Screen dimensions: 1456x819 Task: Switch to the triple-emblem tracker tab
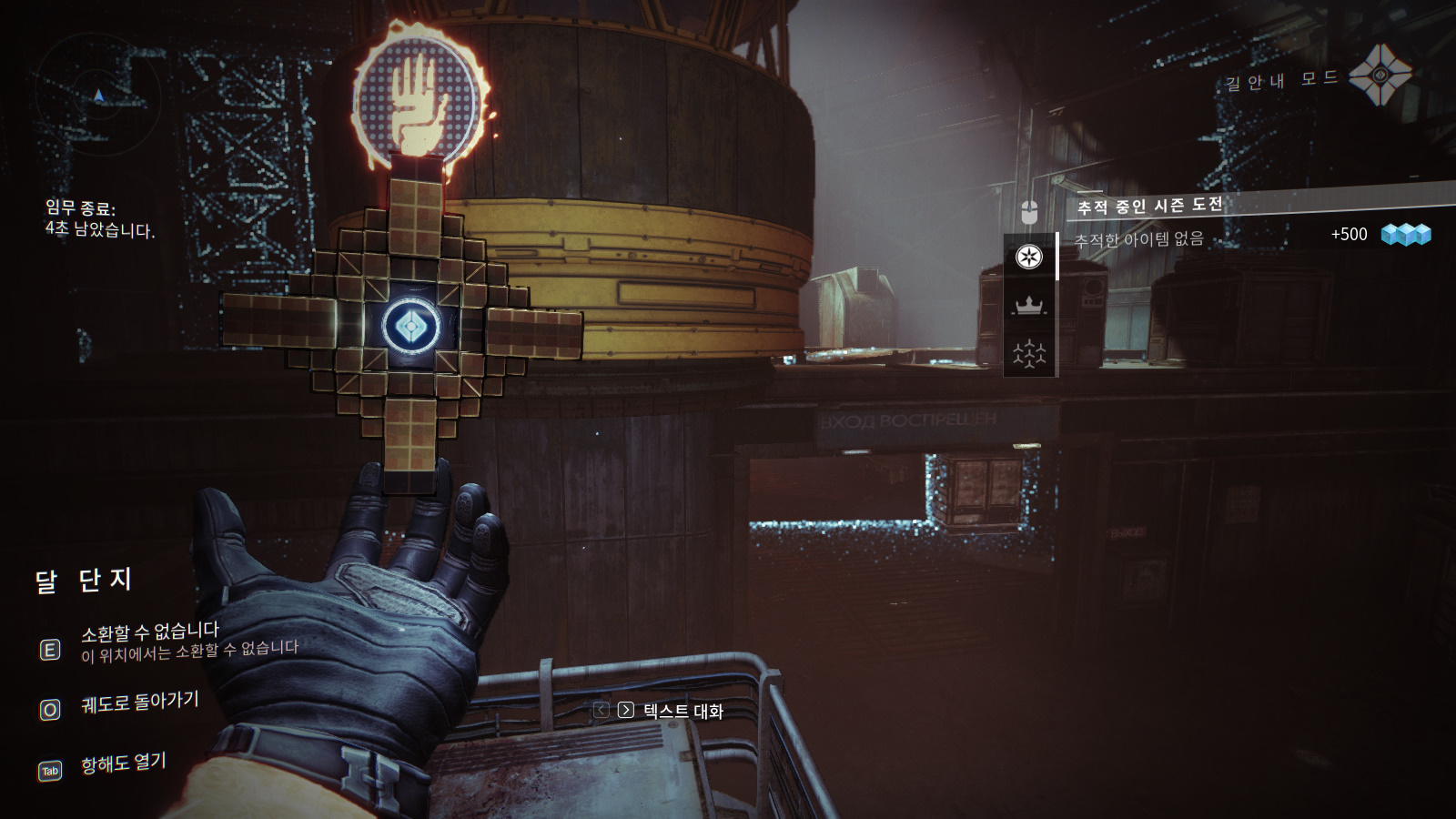click(1029, 353)
